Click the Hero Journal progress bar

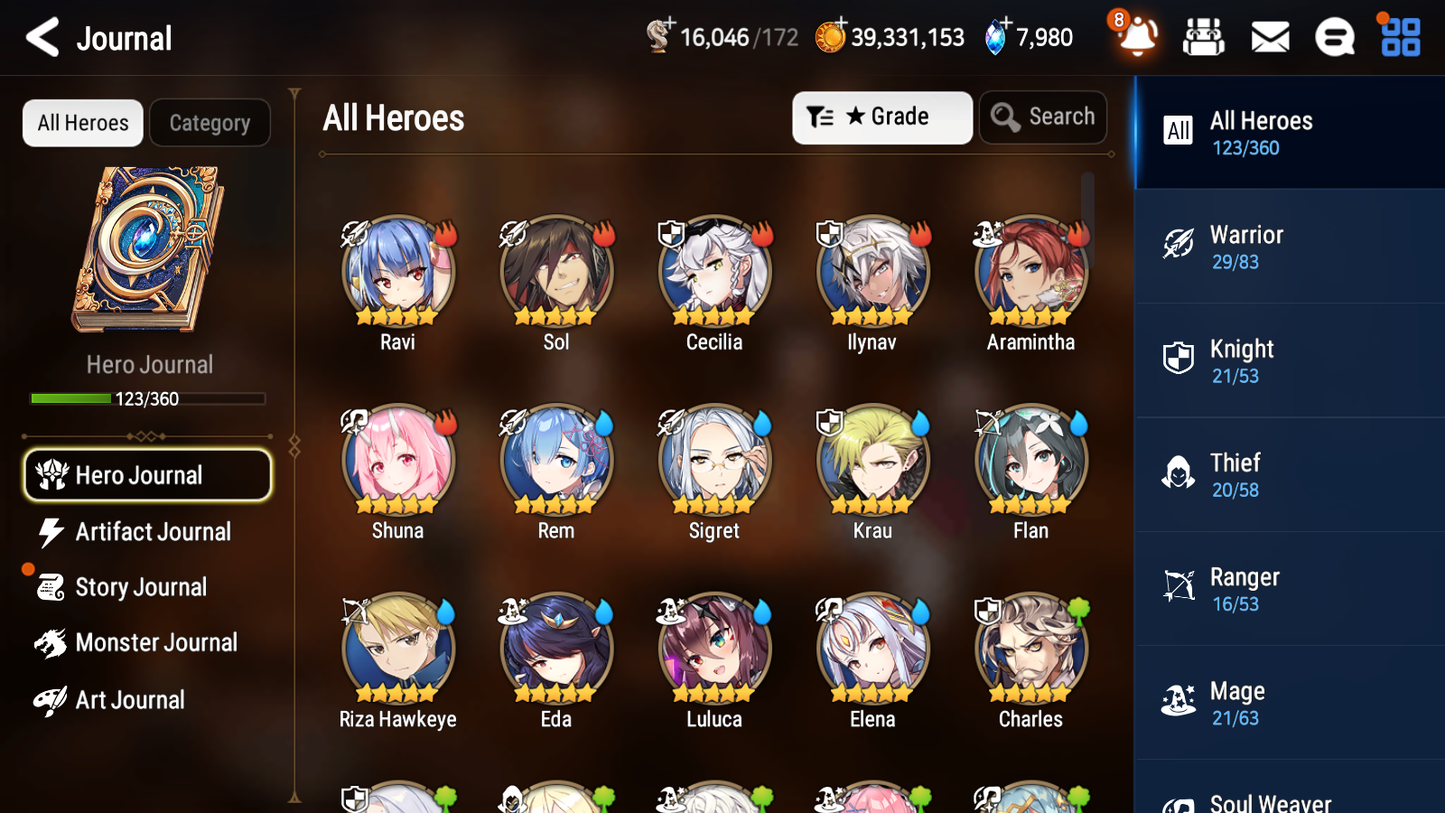click(x=149, y=398)
